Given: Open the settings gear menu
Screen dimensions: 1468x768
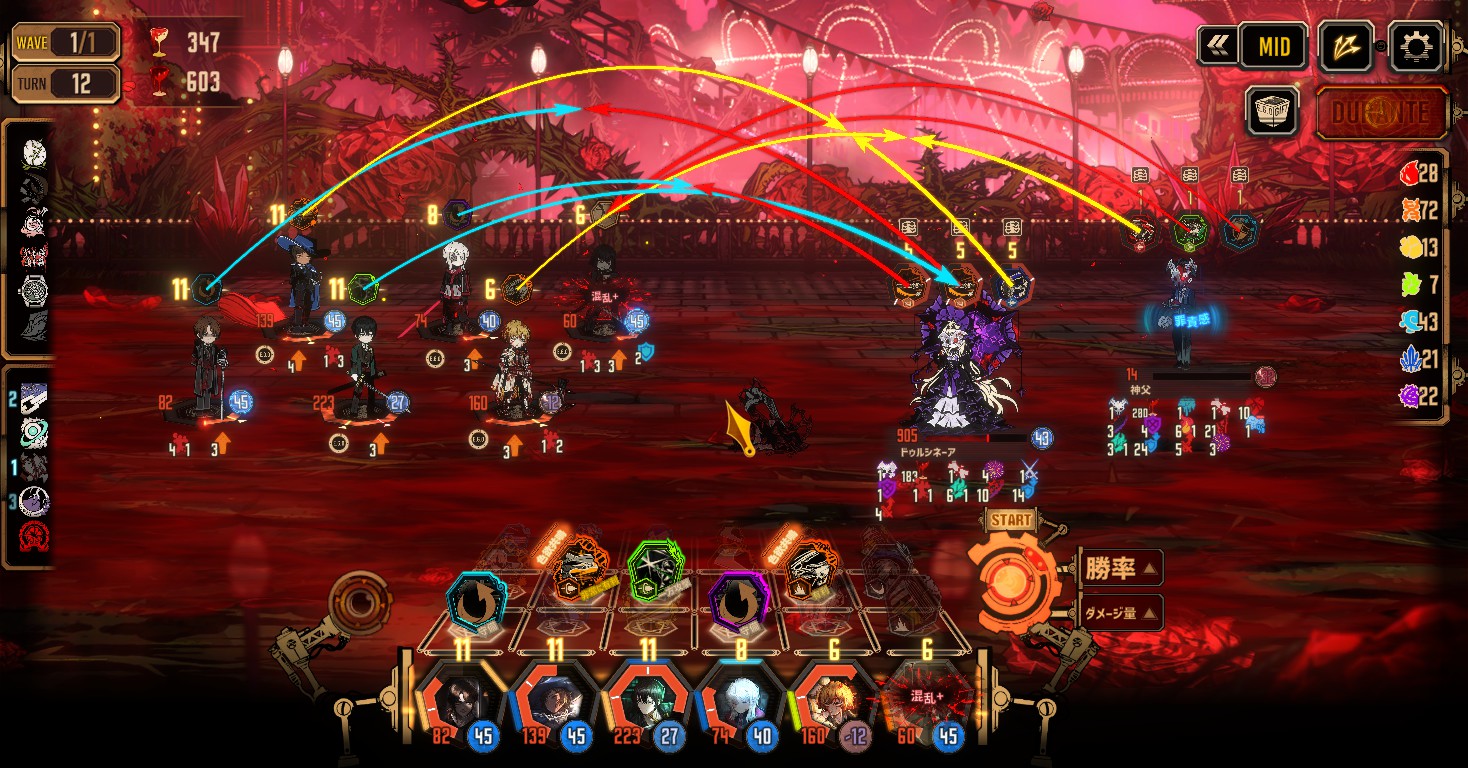Looking at the screenshot, I should 1418,45.
